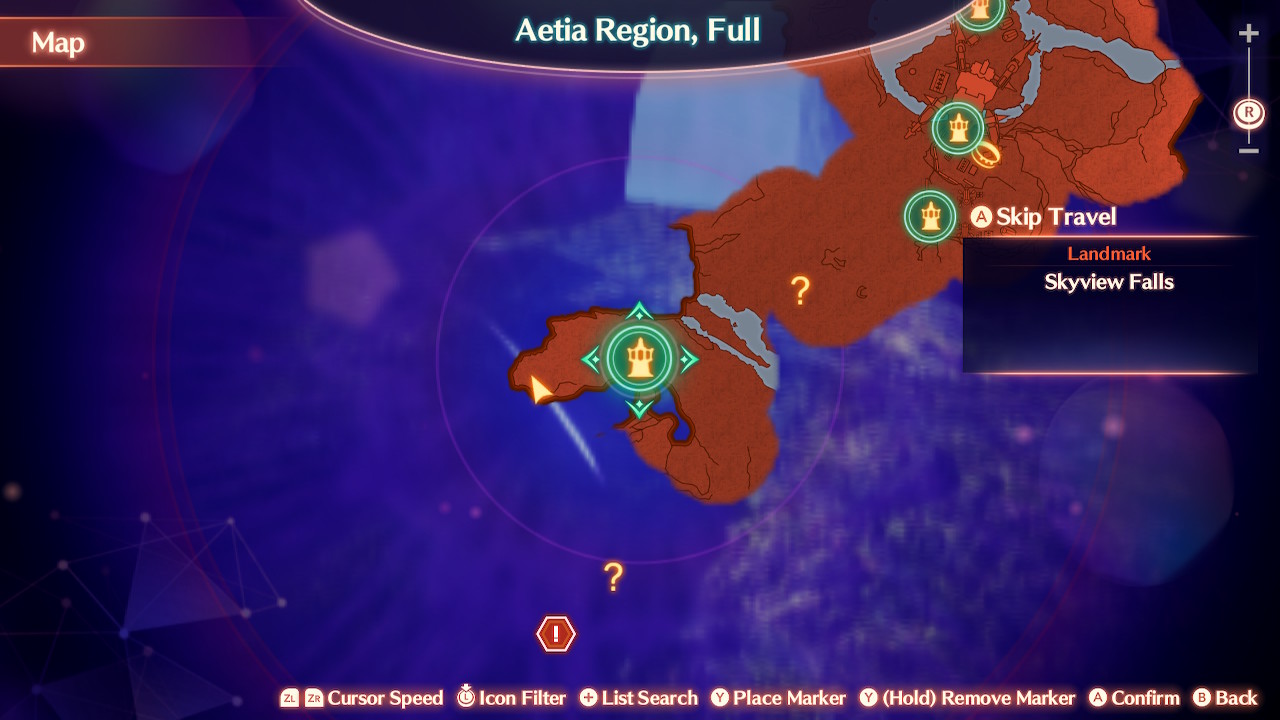The width and height of the screenshot is (1280, 720).
Task: Open List Search
Action: click(x=640, y=698)
